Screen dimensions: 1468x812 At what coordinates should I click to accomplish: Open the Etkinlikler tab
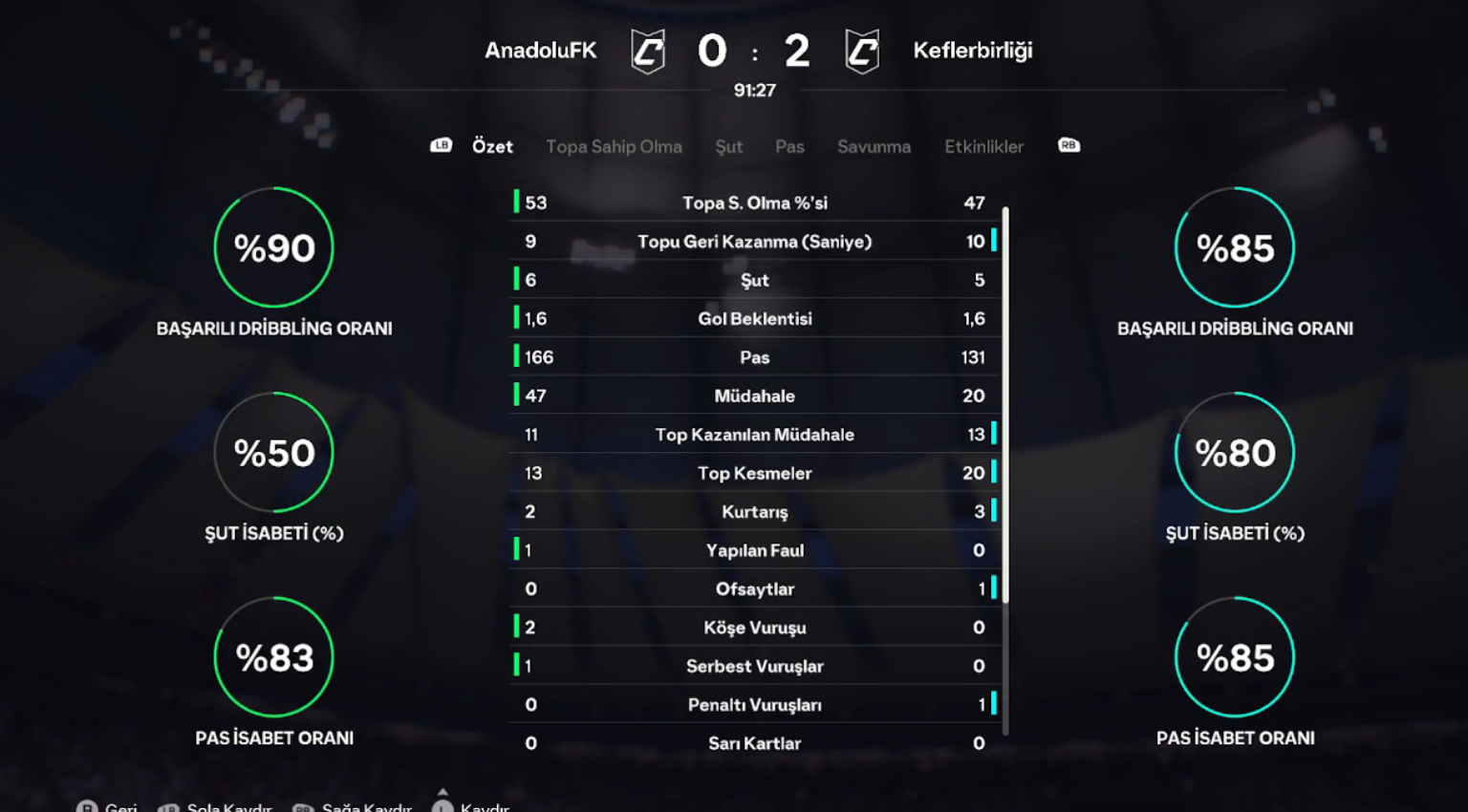click(x=983, y=146)
